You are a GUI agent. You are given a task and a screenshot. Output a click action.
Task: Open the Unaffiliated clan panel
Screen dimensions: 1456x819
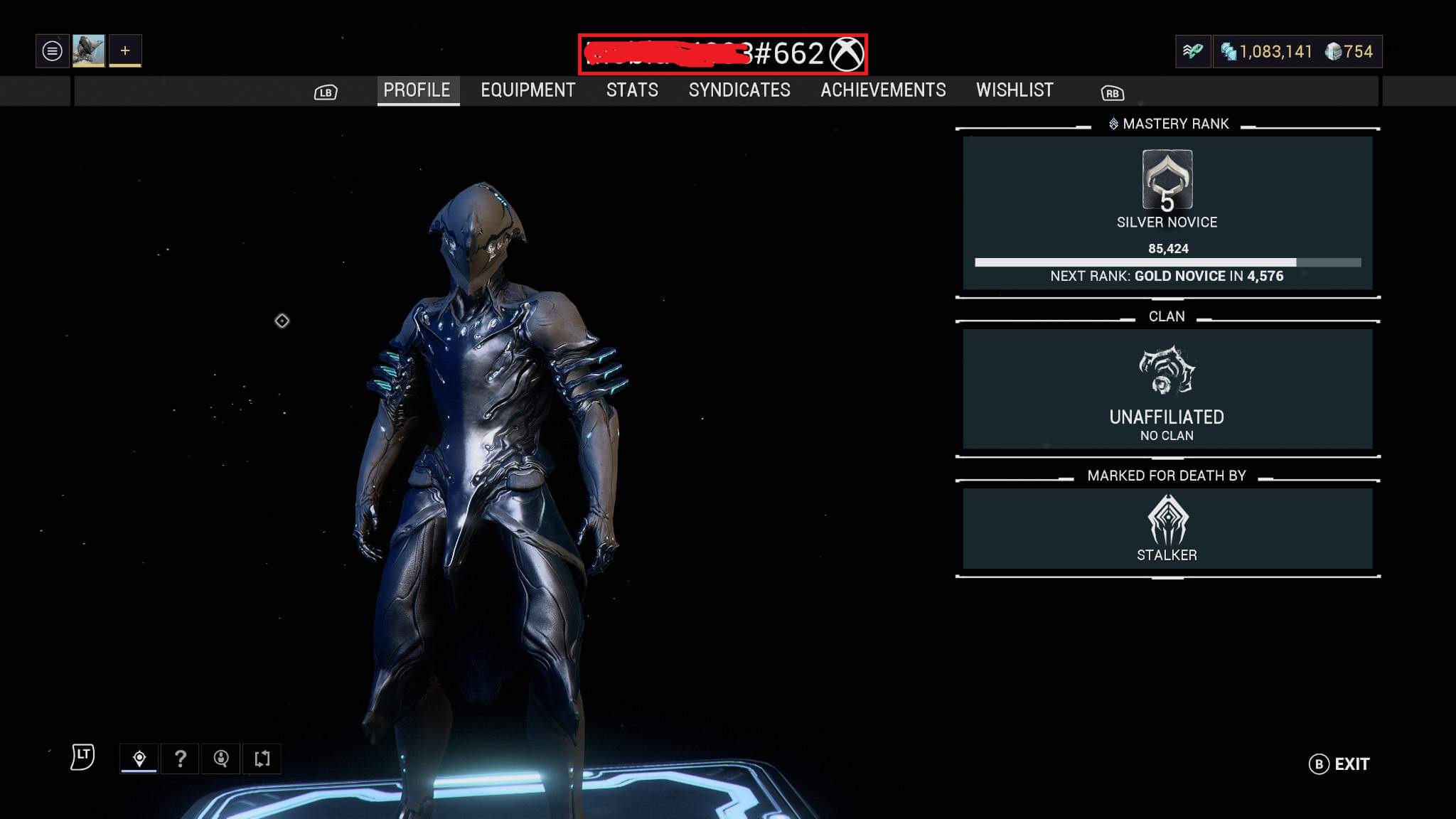coord(1167,389)
